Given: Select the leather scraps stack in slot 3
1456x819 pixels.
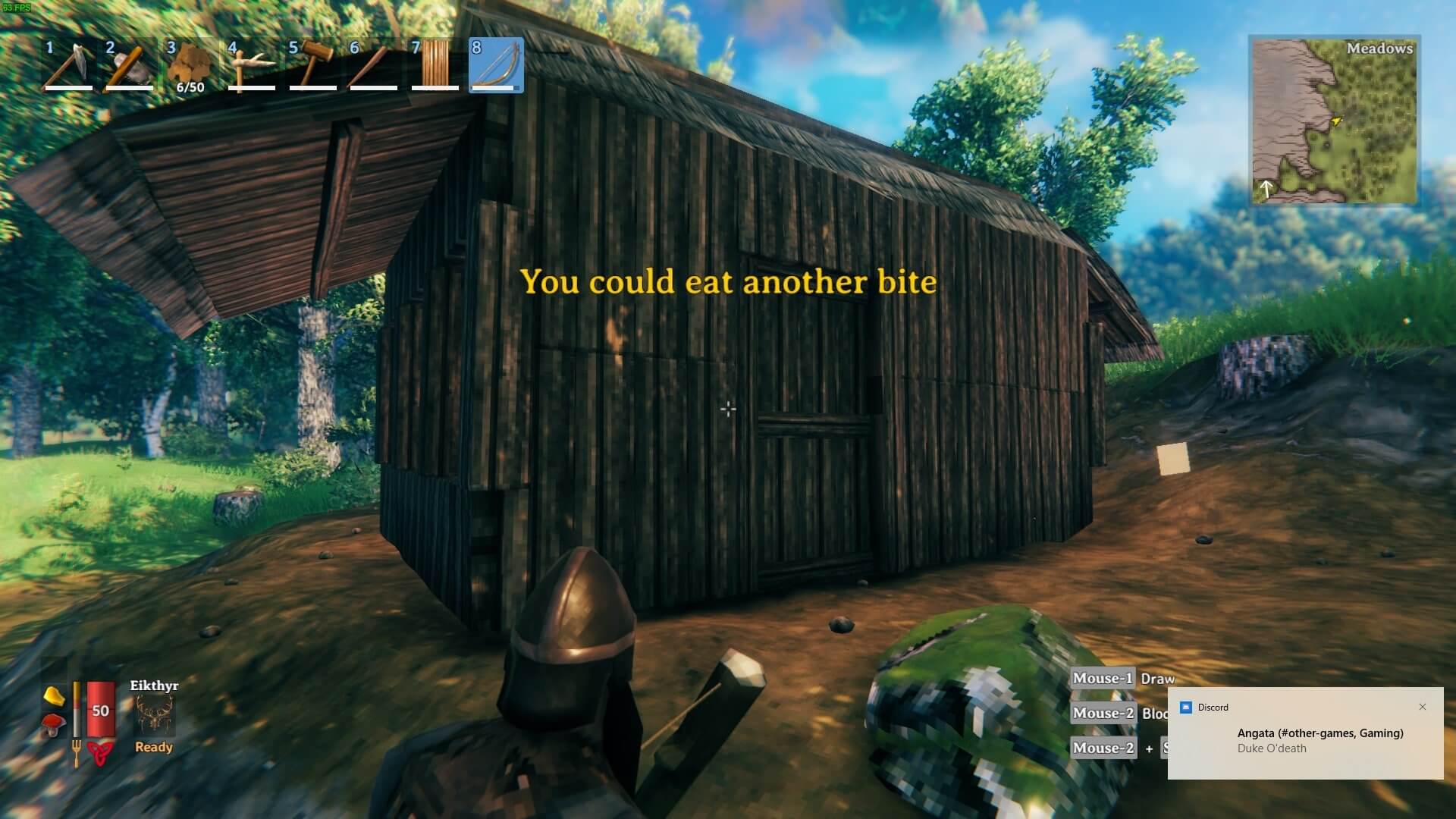Looking at the screenshot, I should tap(190, 65).
